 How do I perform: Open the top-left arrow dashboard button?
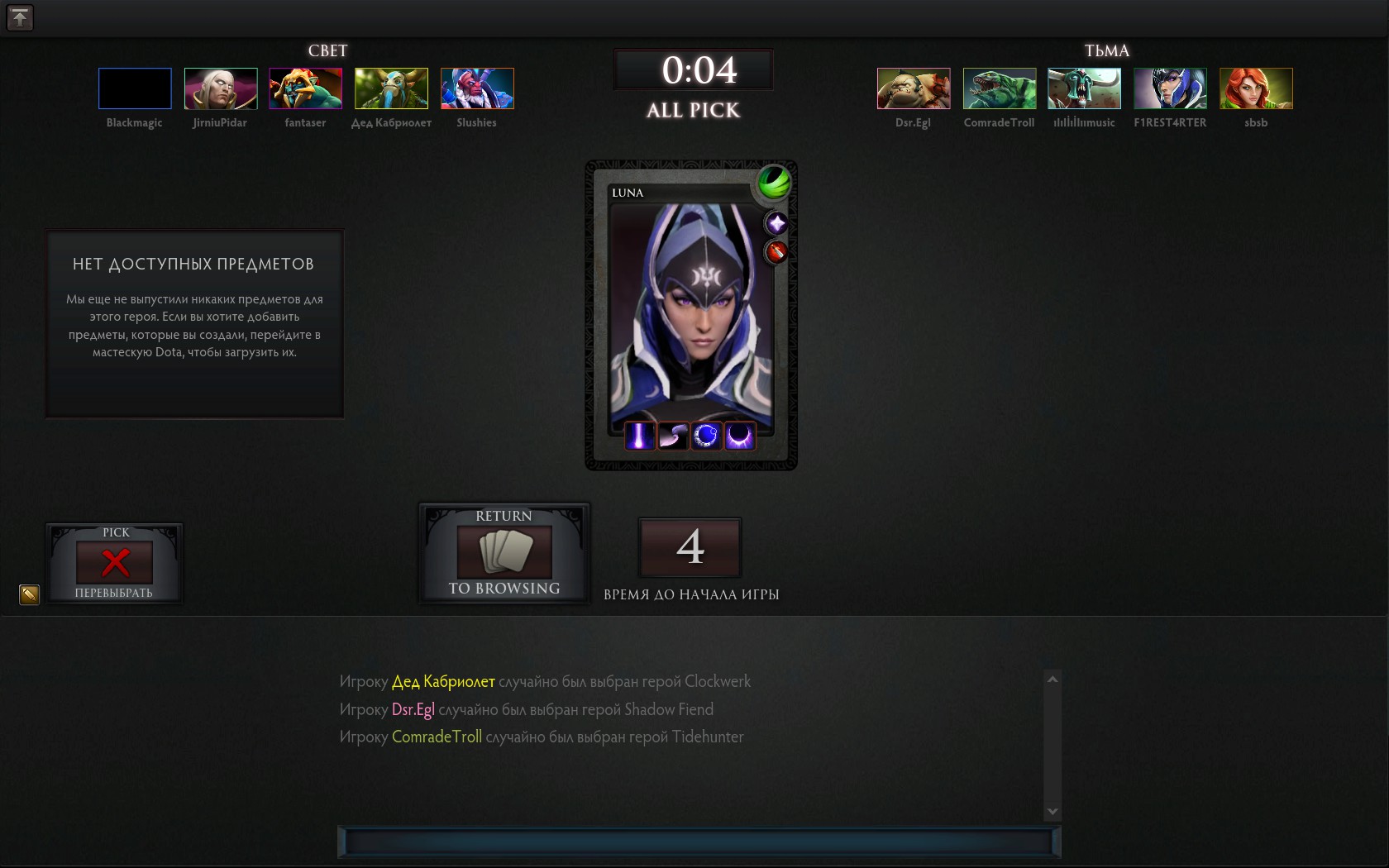pos(20,17)
